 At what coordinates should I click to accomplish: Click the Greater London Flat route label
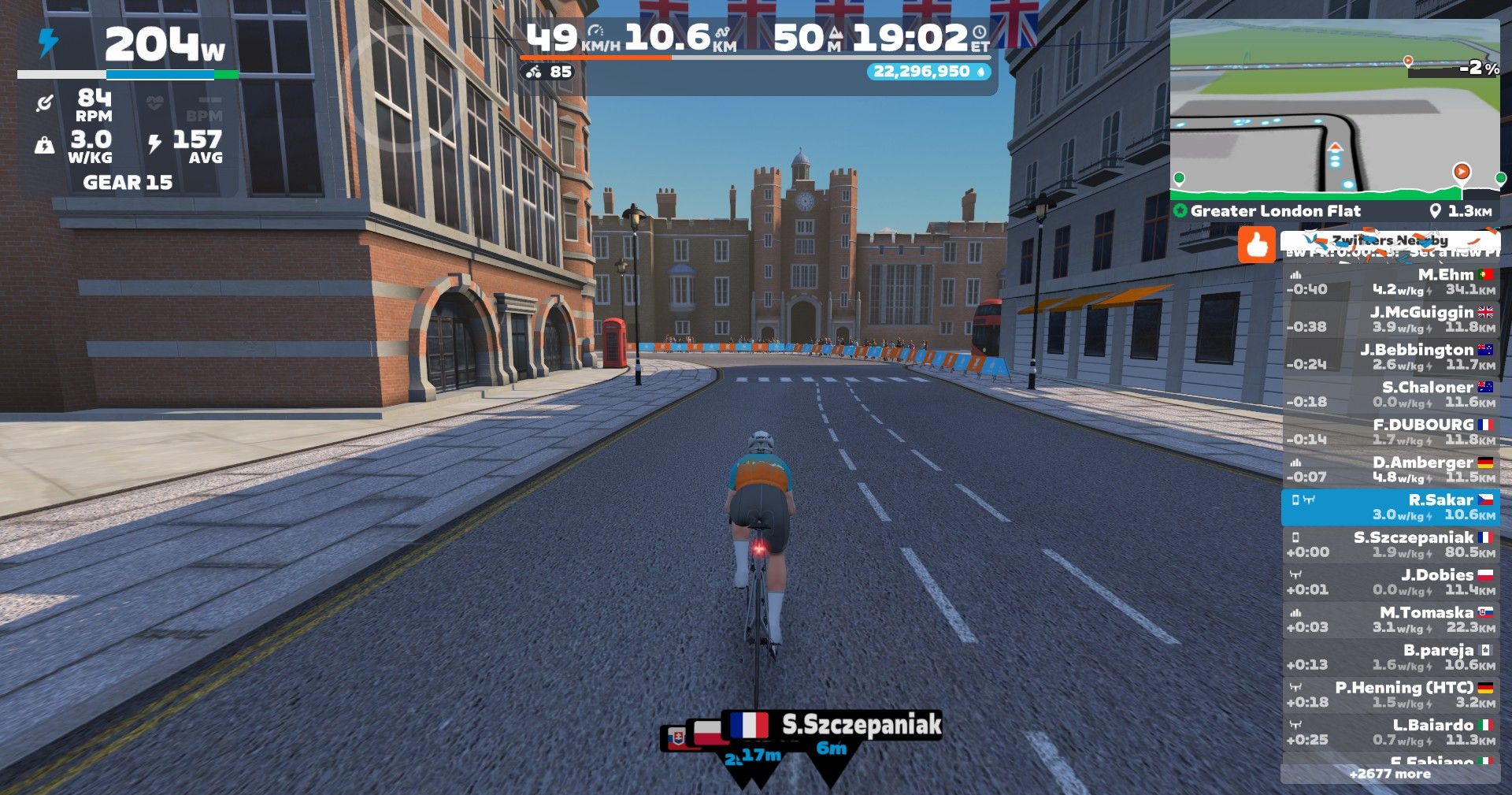point(1275,211)
